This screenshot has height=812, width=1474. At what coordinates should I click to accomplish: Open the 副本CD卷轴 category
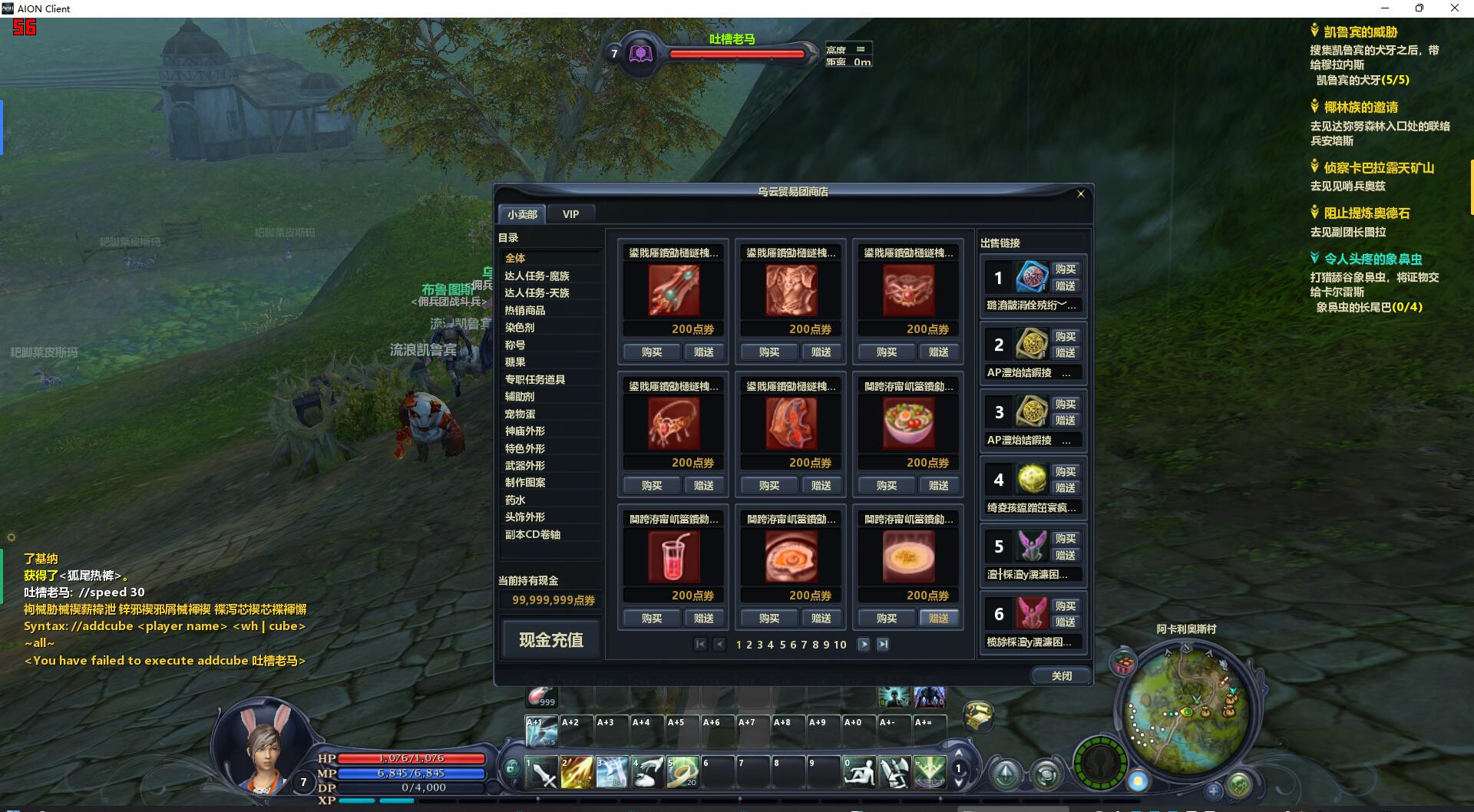(x=533, y=534)
